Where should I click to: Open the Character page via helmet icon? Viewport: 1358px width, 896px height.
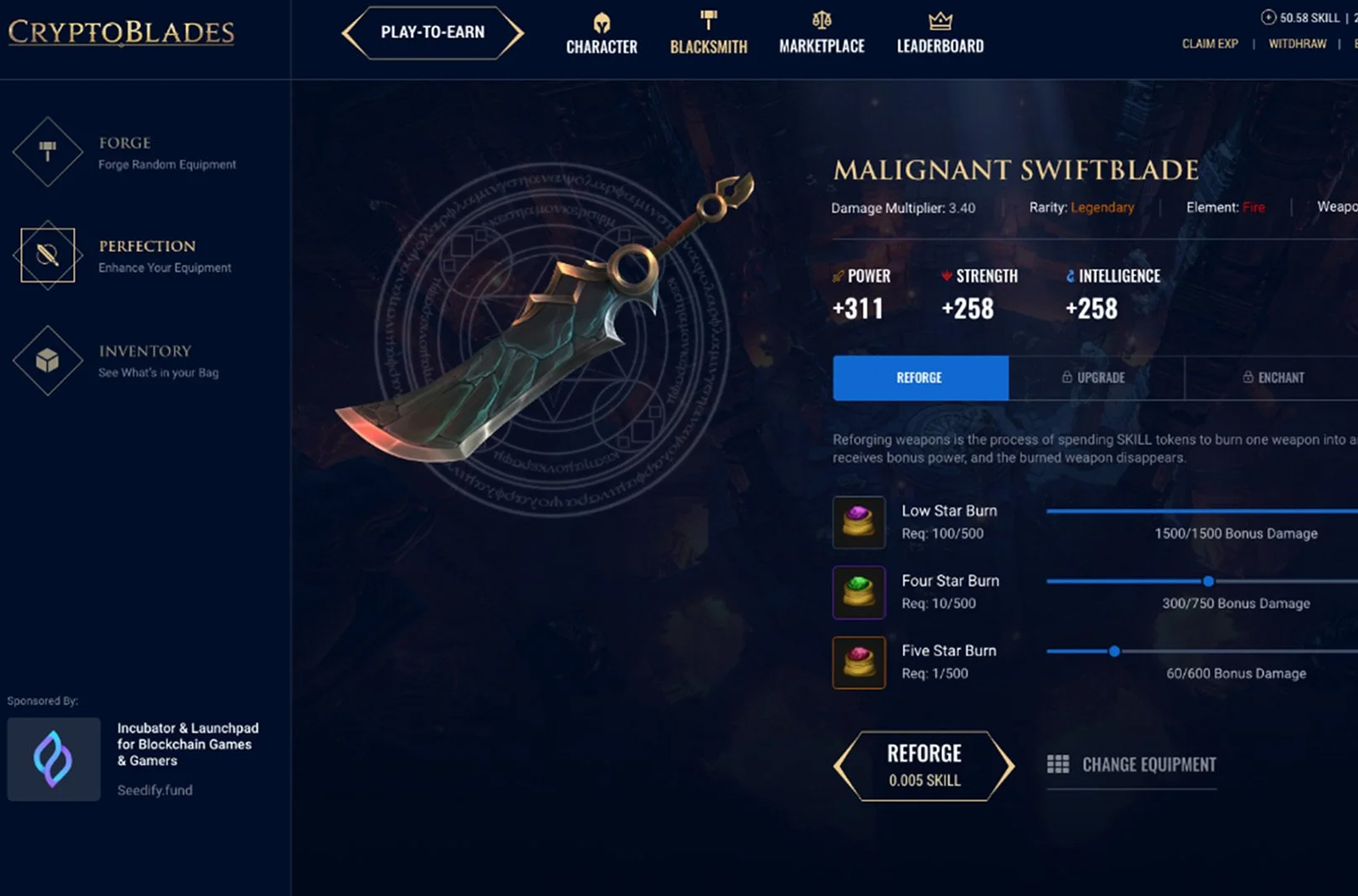pos(601,23)
